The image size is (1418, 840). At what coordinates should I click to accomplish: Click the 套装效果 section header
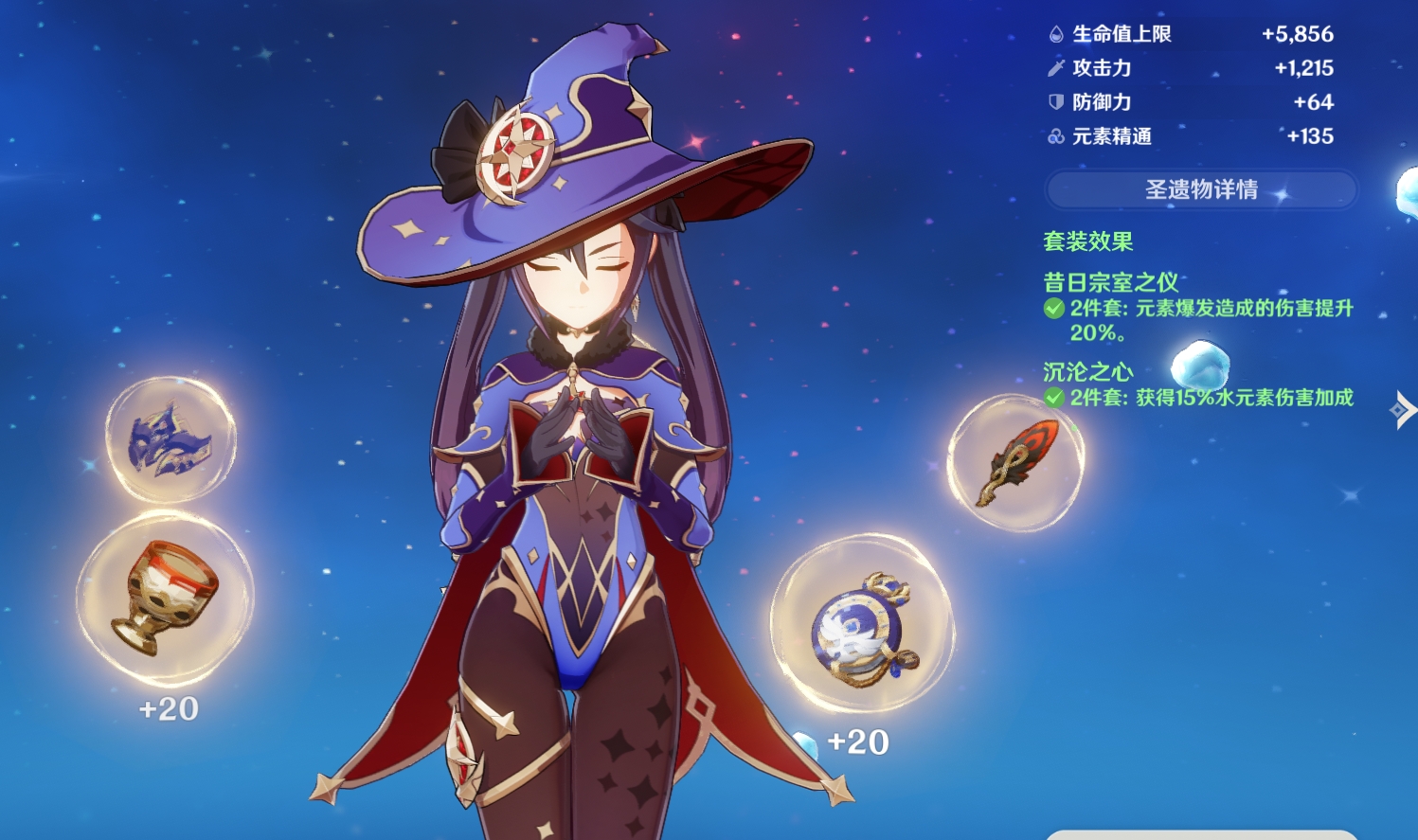pos(1087,241)
